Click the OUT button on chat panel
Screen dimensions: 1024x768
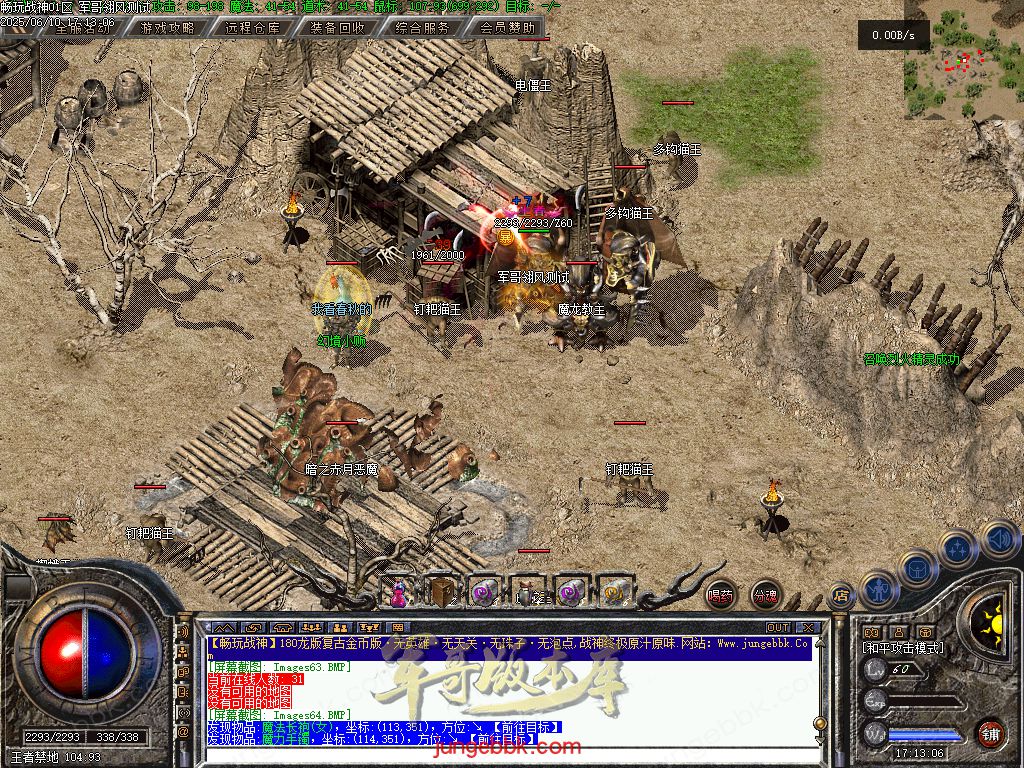[777, 628]
